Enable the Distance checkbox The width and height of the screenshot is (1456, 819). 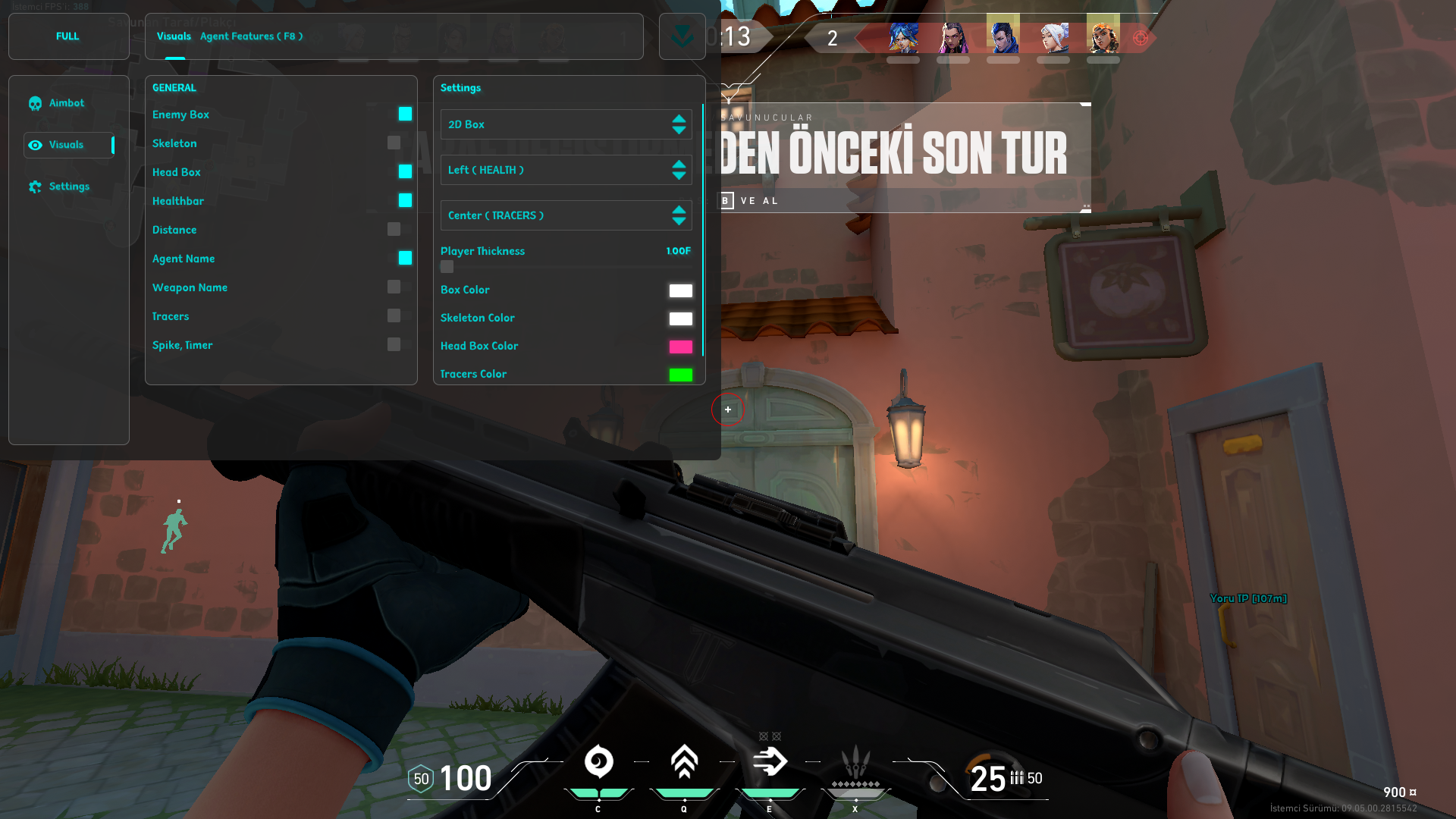tap(394, 229)
